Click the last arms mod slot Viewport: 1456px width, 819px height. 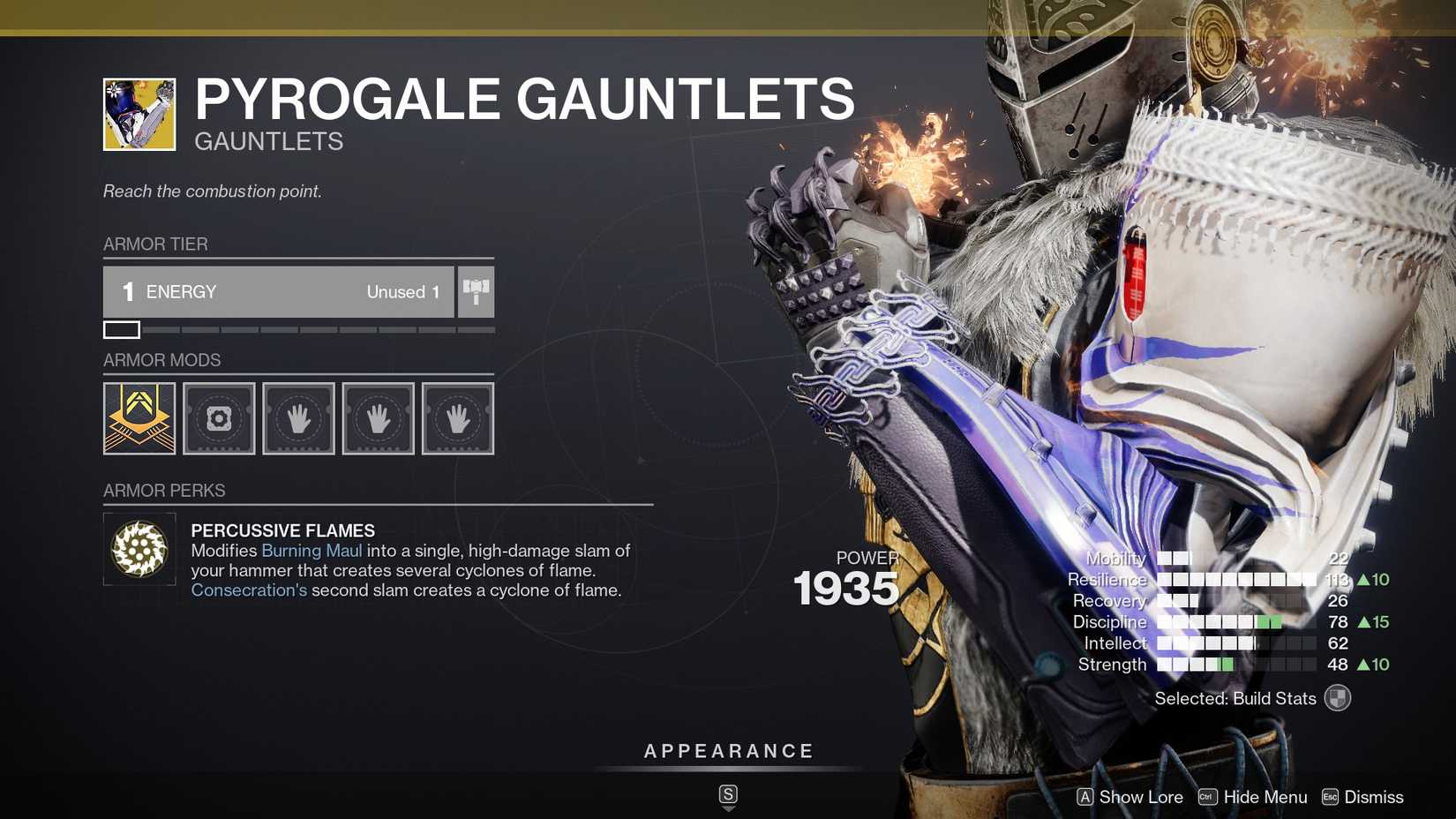point(457,417)
